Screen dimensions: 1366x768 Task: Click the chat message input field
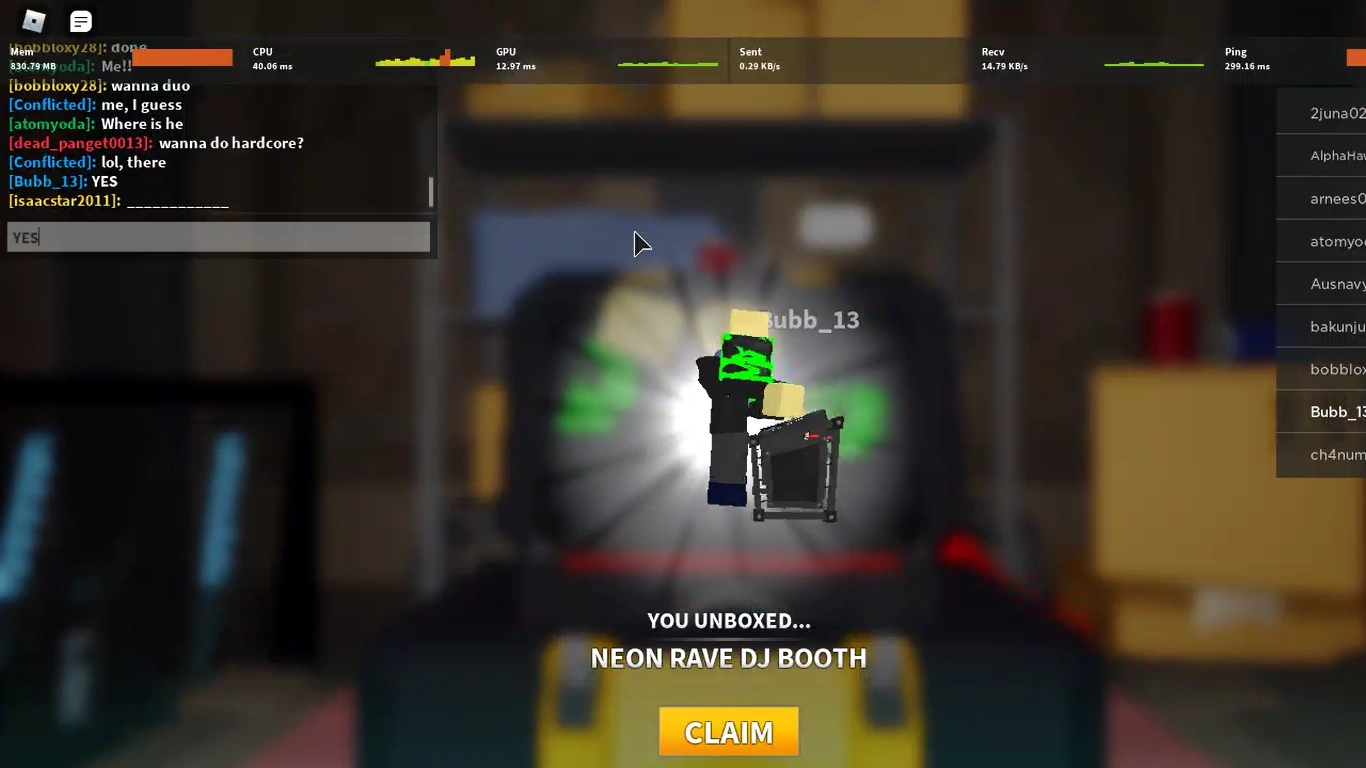point(218,237)
